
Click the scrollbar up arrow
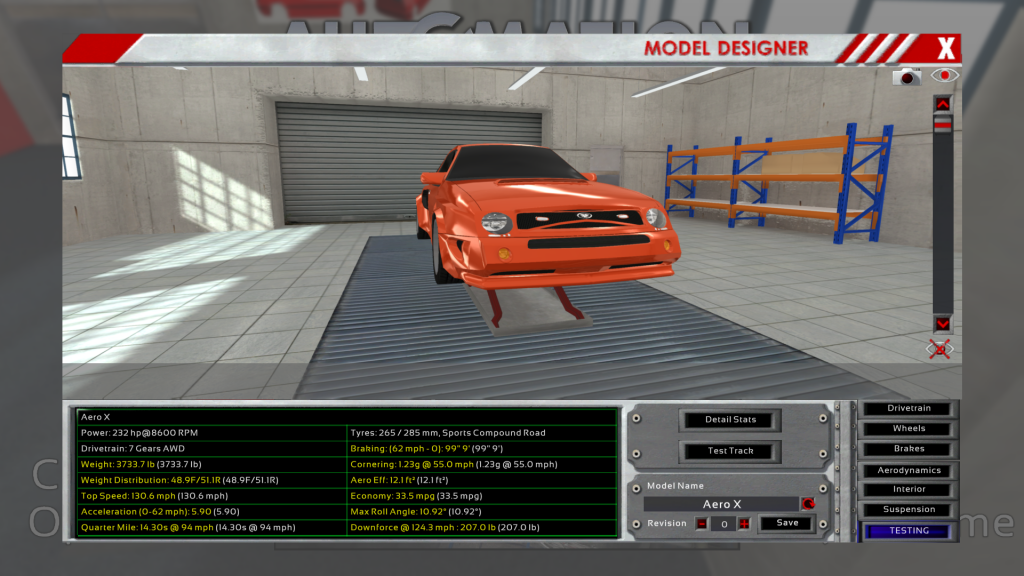(942, 103)
